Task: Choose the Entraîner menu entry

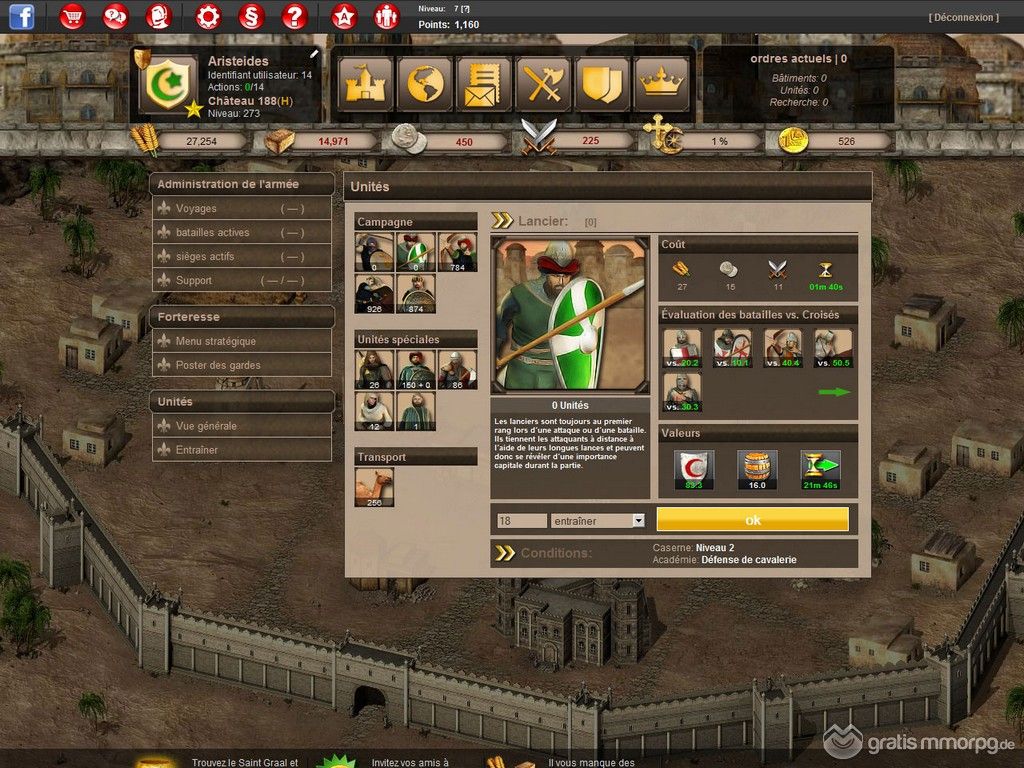Action: click(197, 450)
